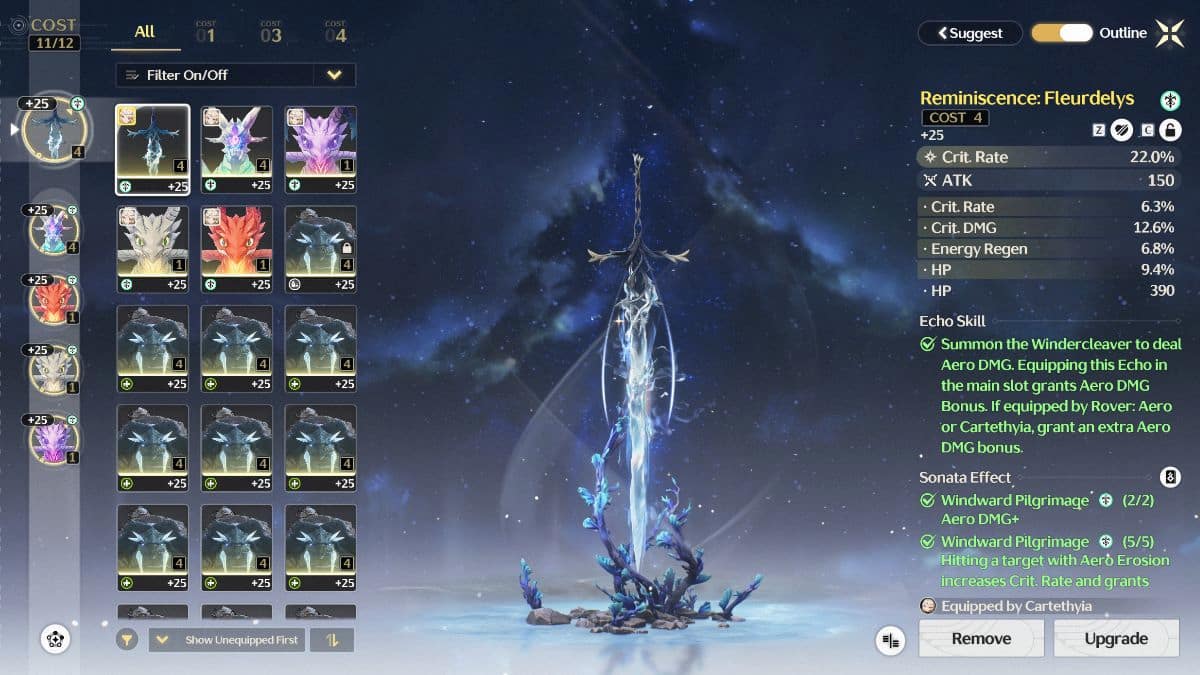Toggle the Outline switch
This screenshot has width=1200, height=675.
1062,33
